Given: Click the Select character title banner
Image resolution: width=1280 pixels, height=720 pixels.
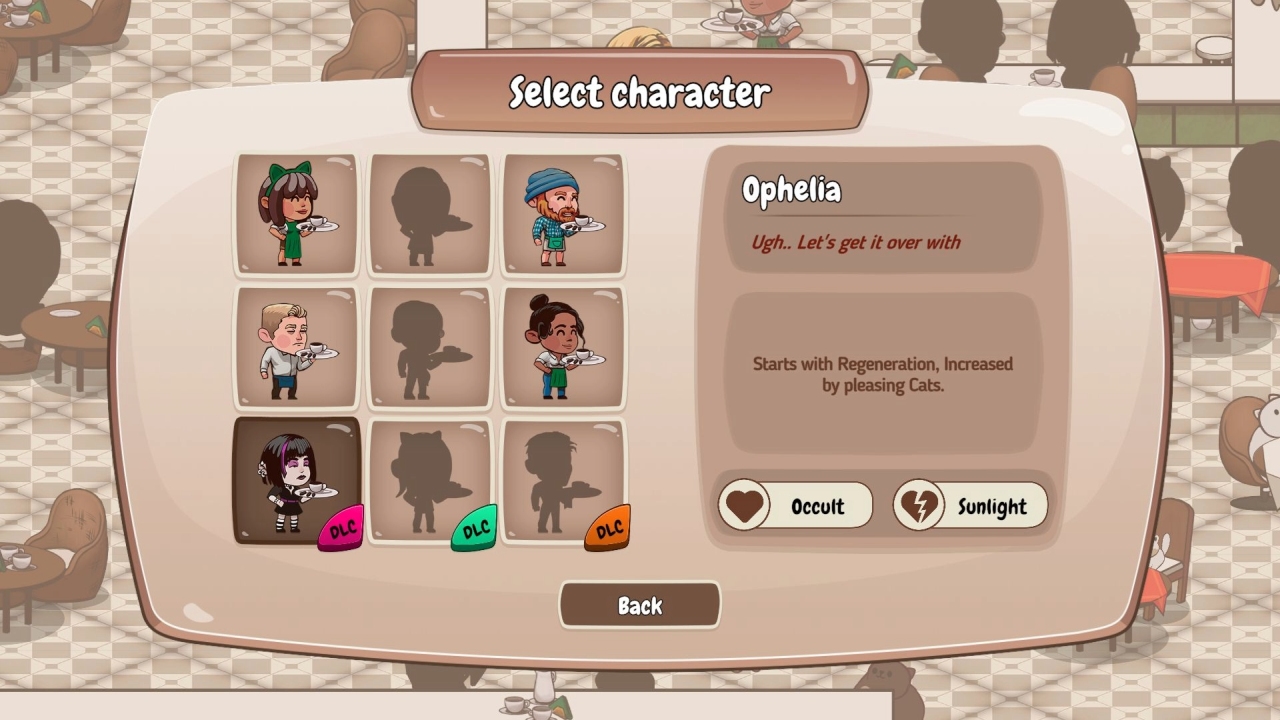Looking at the screenshot, I should point(639,92).
